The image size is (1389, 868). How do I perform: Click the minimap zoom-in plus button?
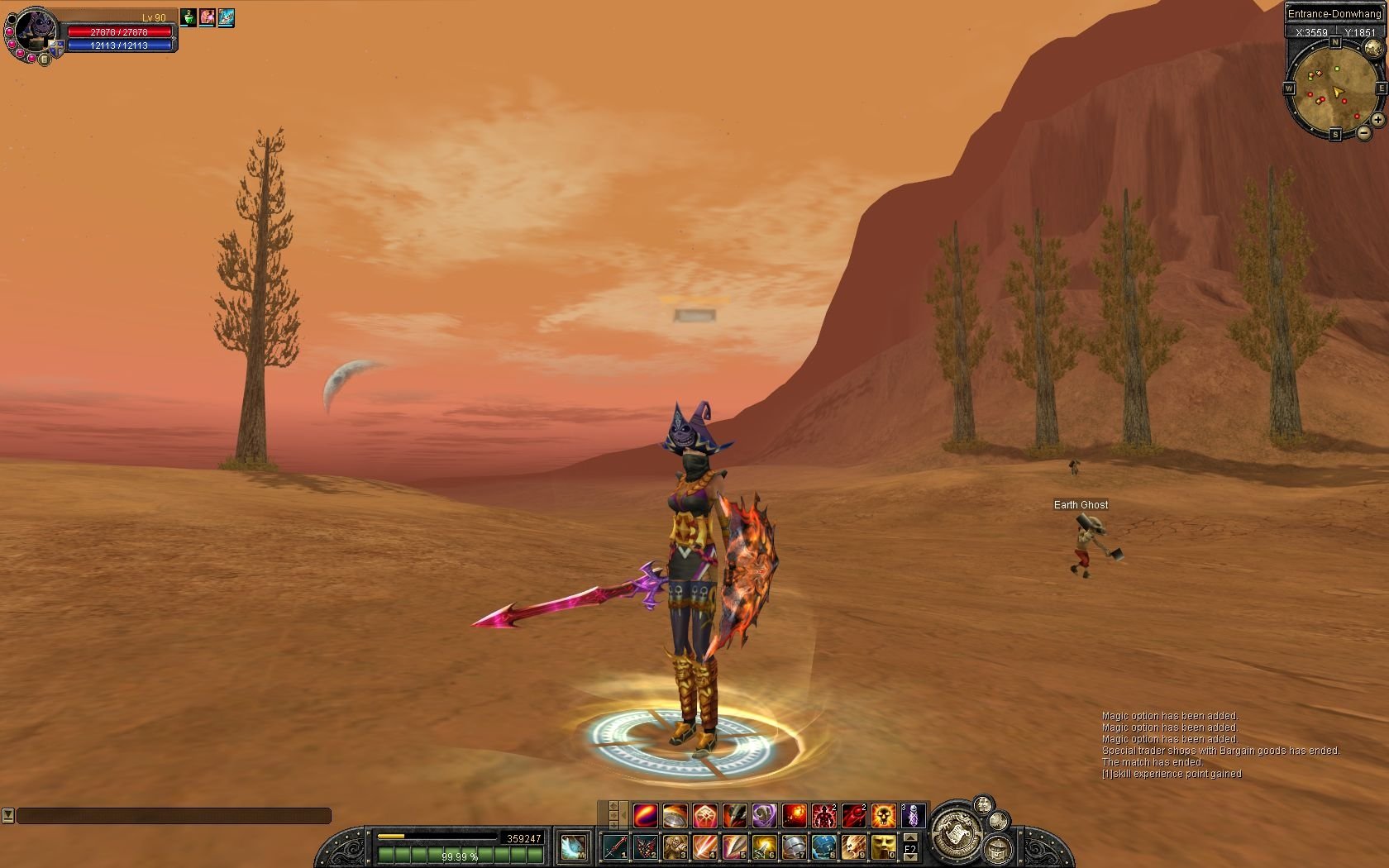point(1377,120)
